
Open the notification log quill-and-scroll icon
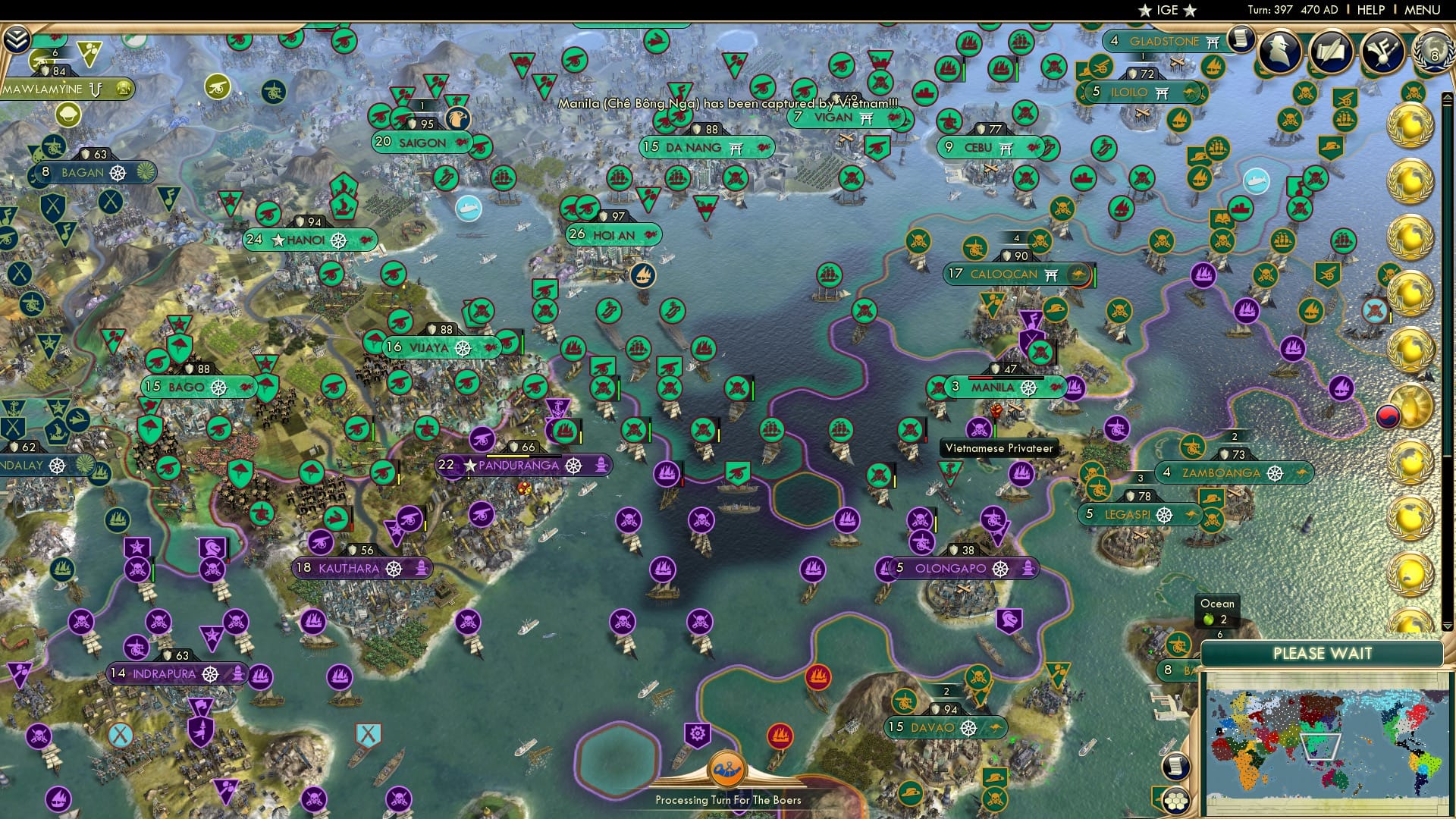click(1331, 51)
